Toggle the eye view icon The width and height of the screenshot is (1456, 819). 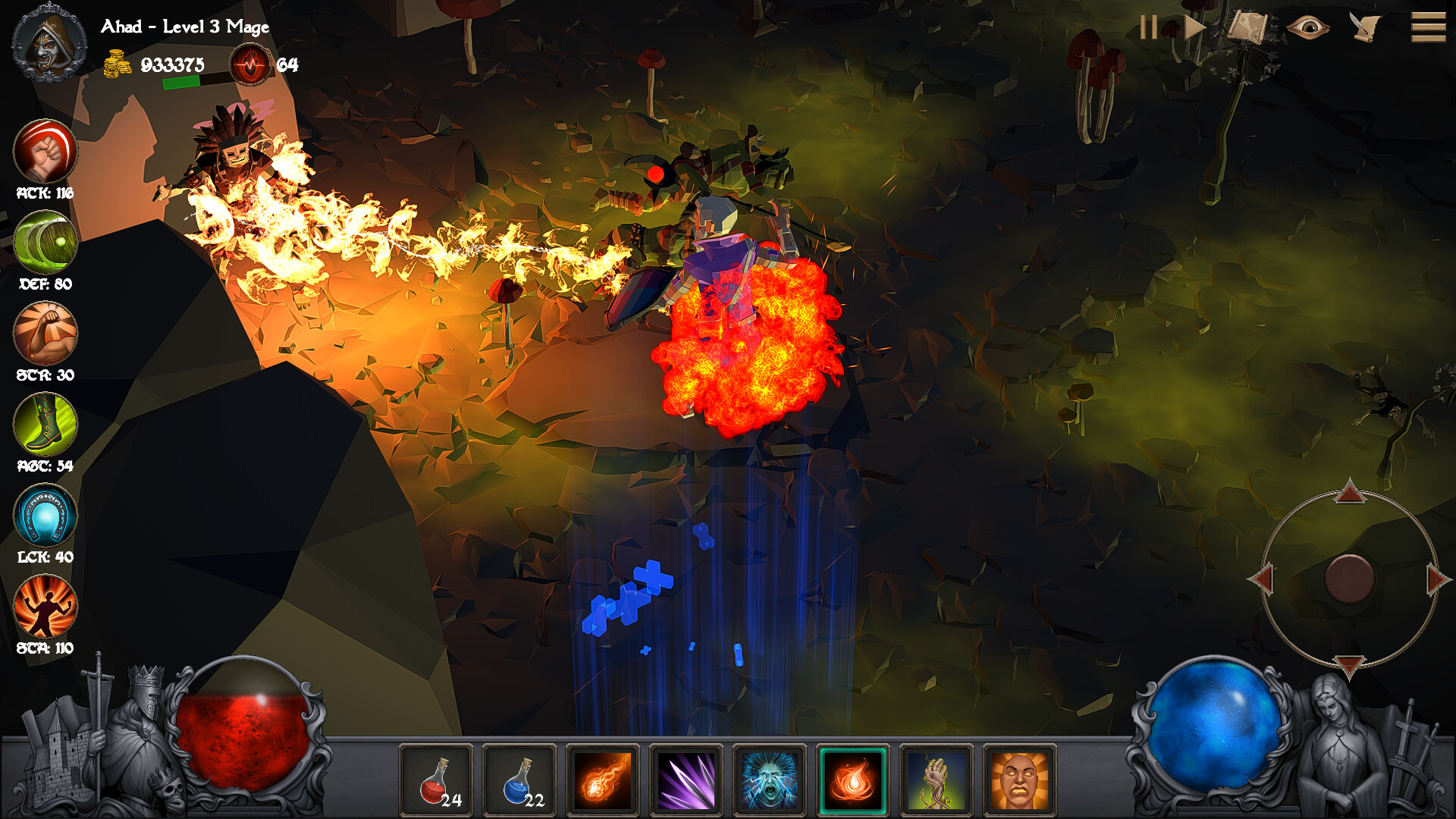click(x=1307, y=28)
